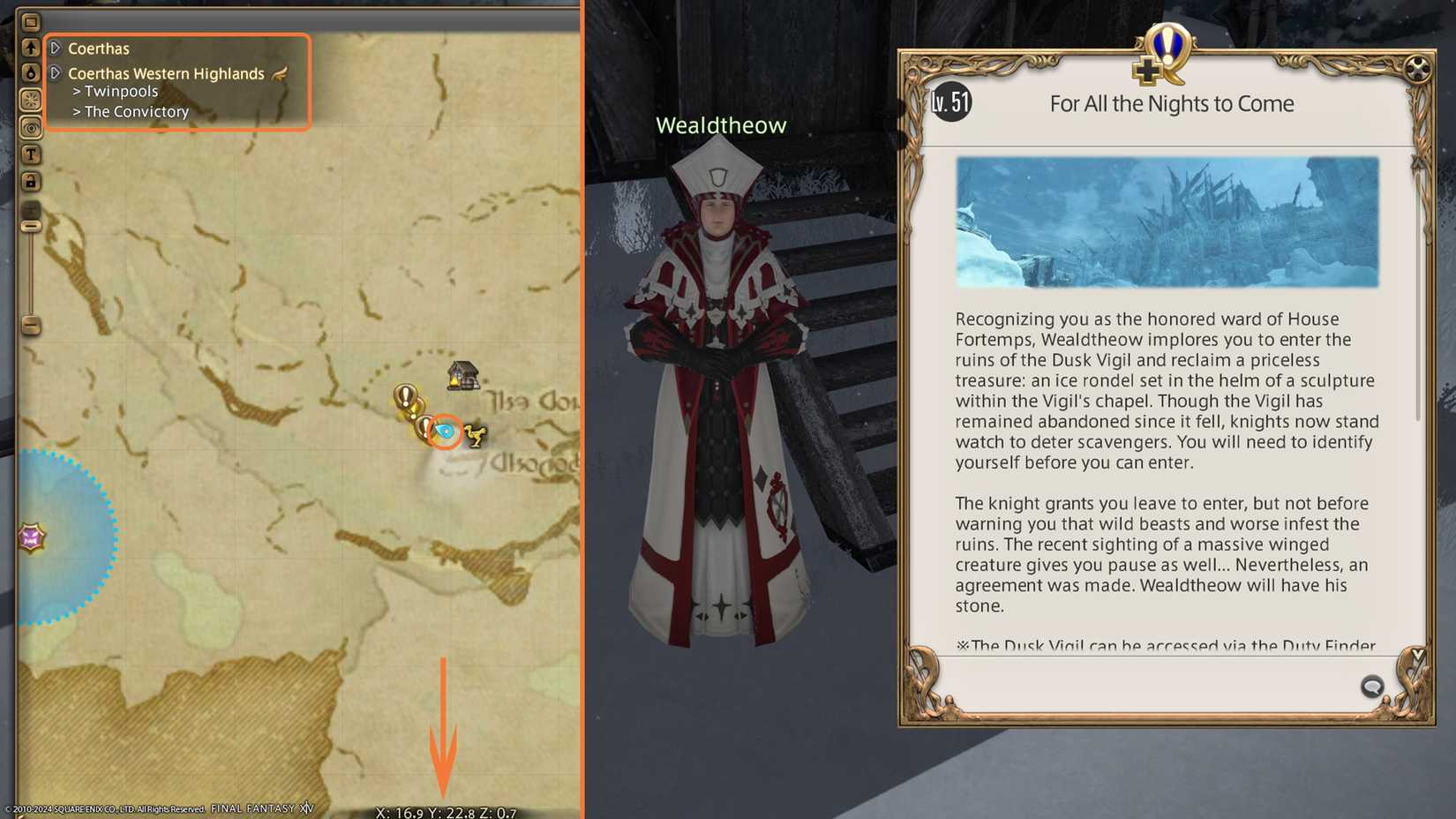
Task: Select Twinpools from the location list
Action: point(120,91)
